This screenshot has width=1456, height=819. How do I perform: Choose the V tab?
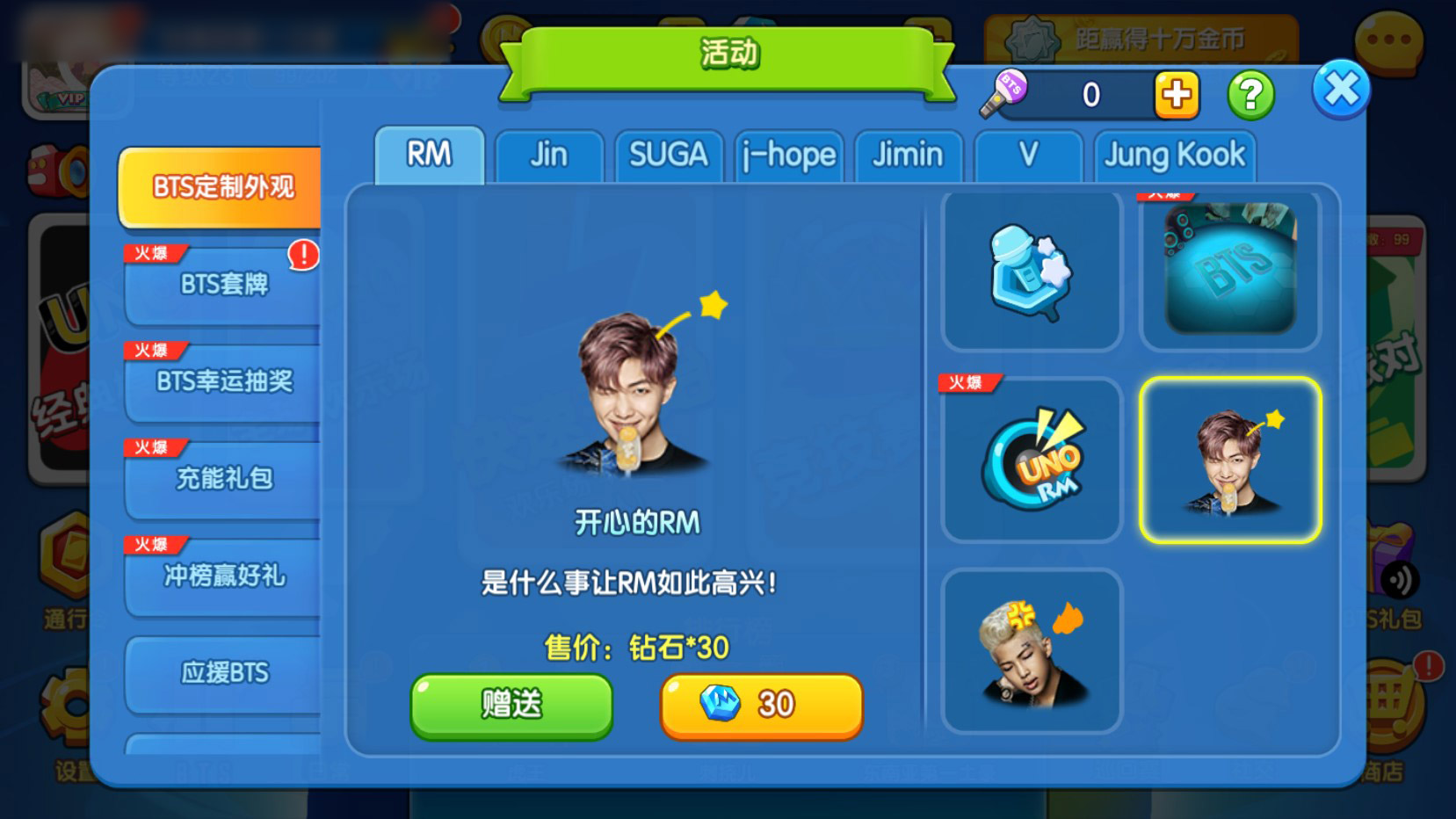(x=1028, y=156)
